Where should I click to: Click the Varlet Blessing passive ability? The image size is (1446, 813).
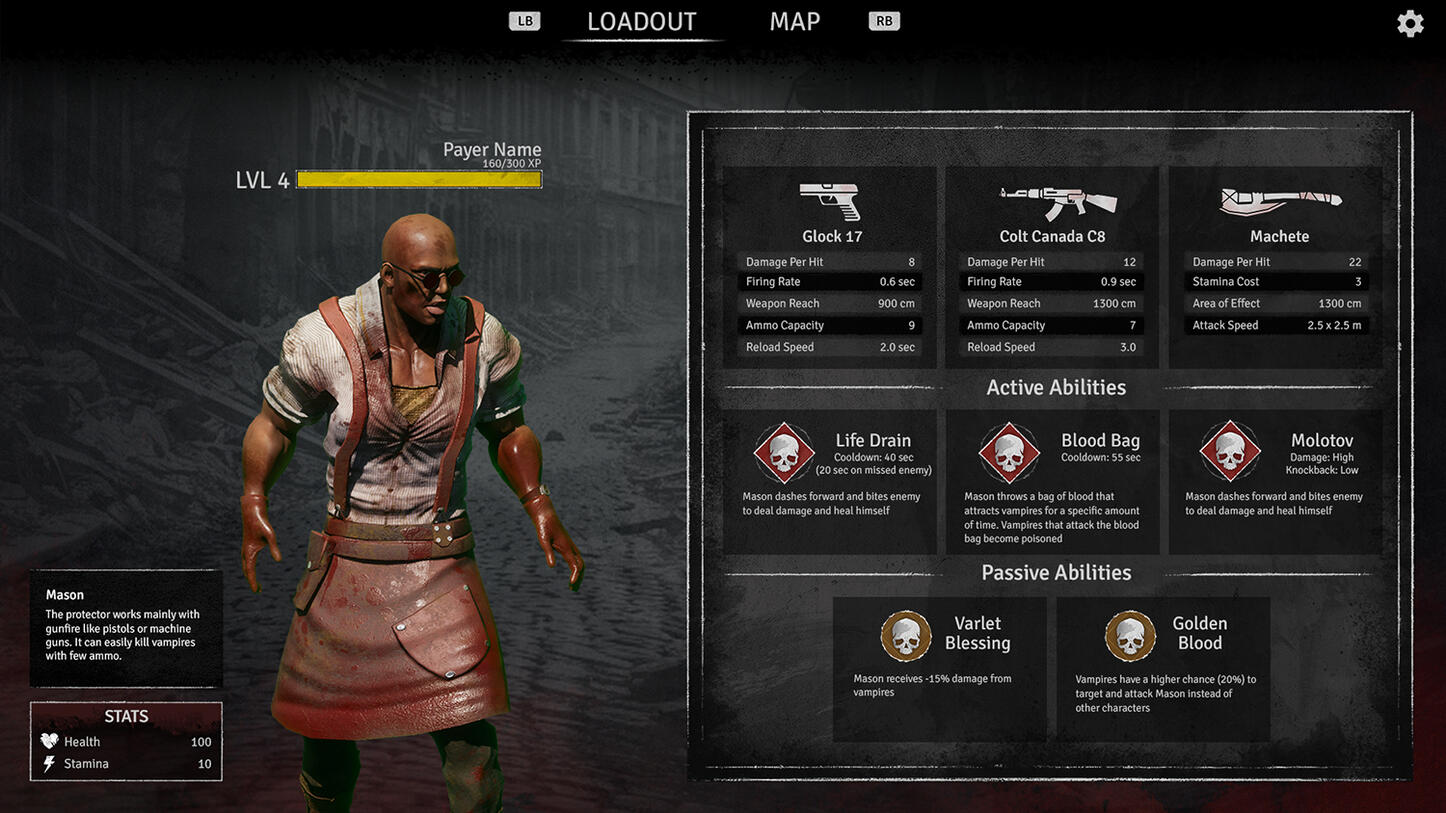click(x=940, y=668)
